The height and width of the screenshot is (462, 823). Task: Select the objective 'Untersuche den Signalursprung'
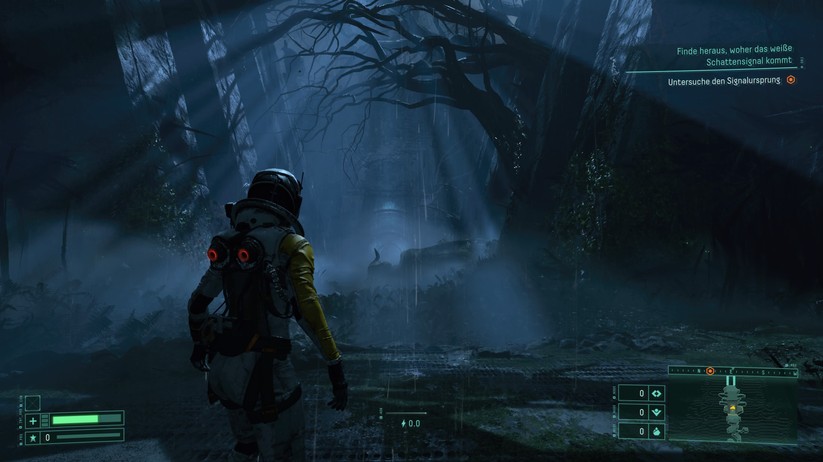click(x=726, y=81)
